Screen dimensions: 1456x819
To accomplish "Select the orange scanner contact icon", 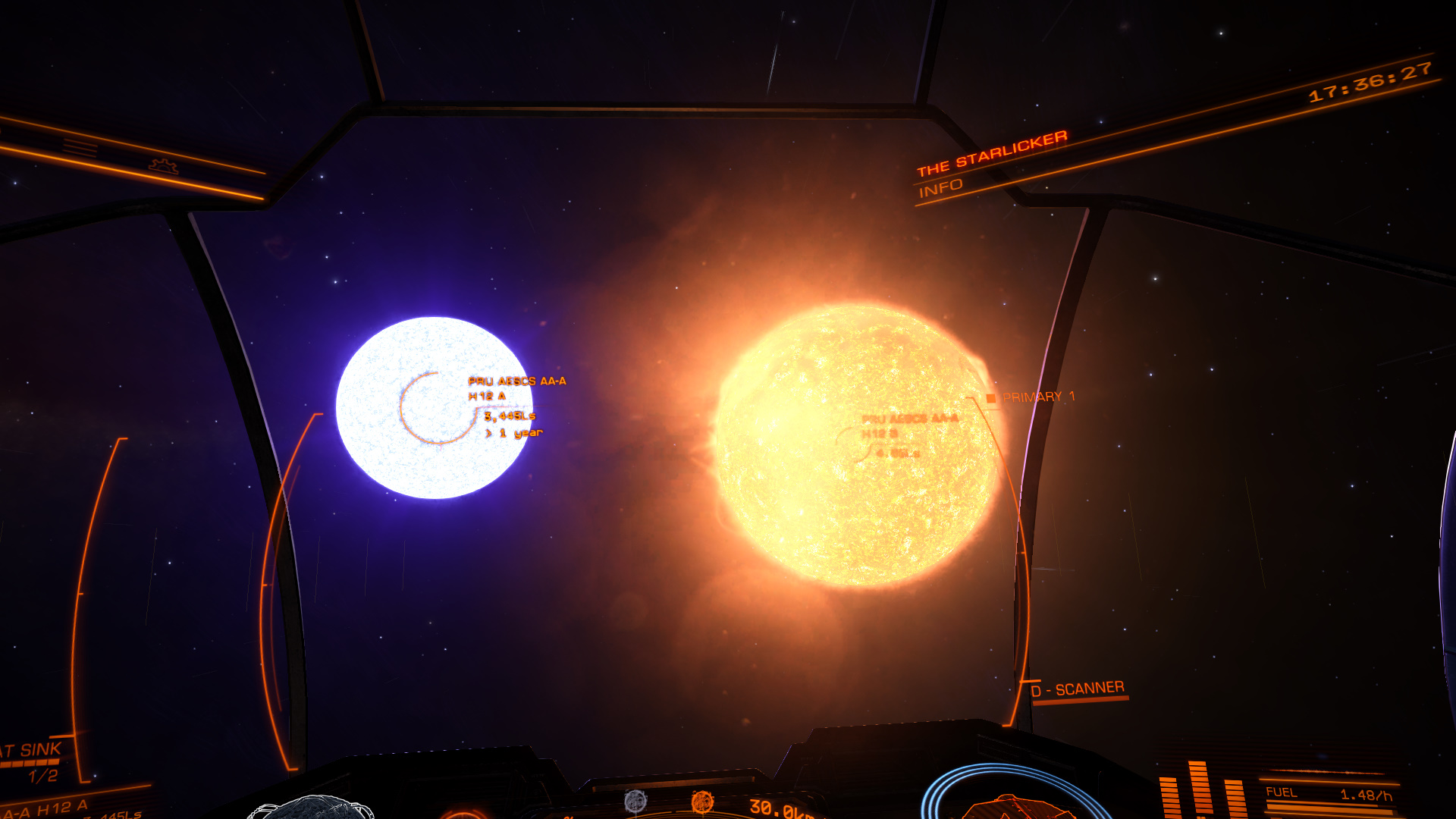I will click(702, 801).
